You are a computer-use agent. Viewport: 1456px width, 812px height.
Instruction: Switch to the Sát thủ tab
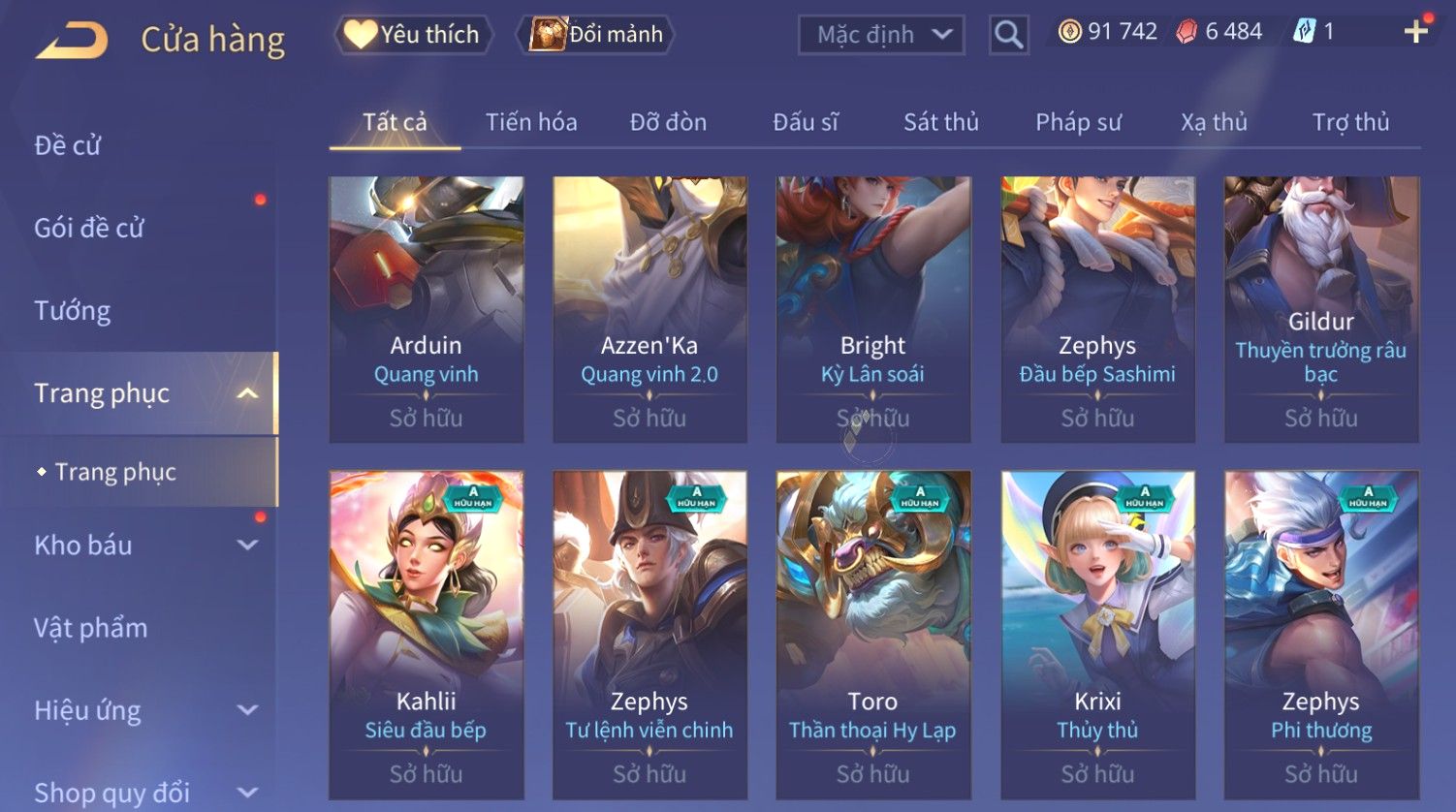940,122
